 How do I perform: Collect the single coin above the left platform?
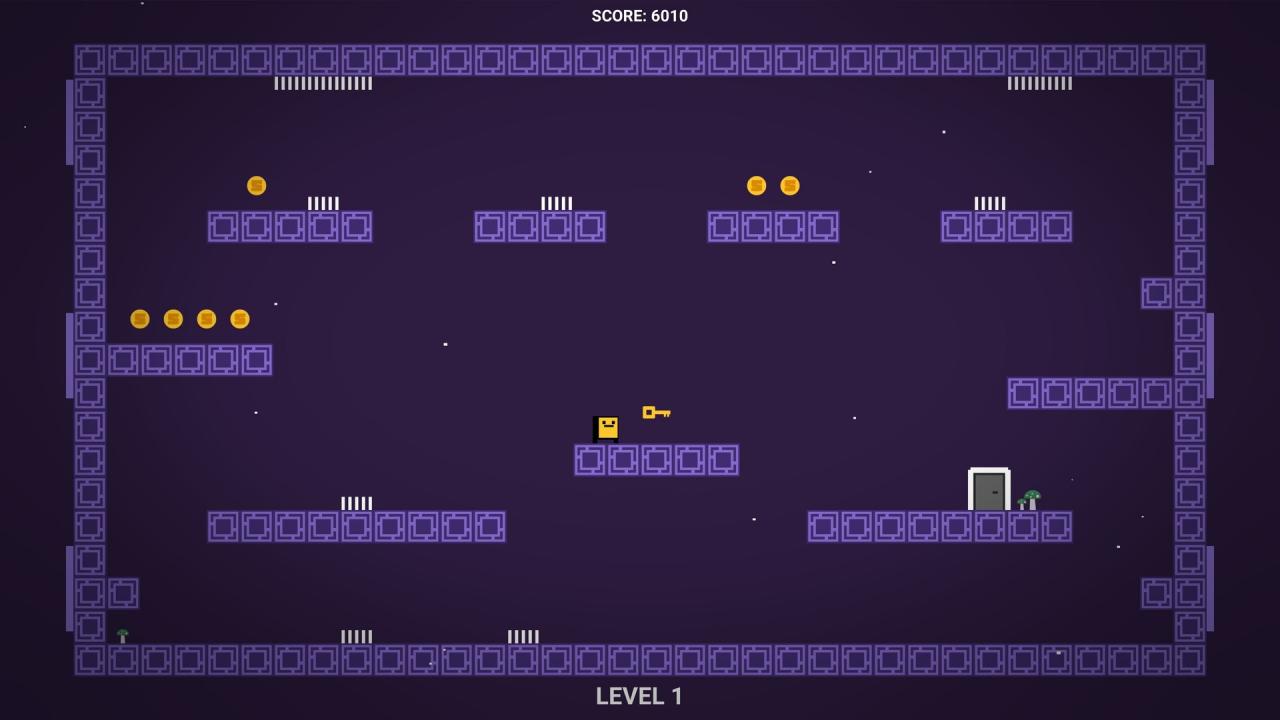(x=256, y=184)
